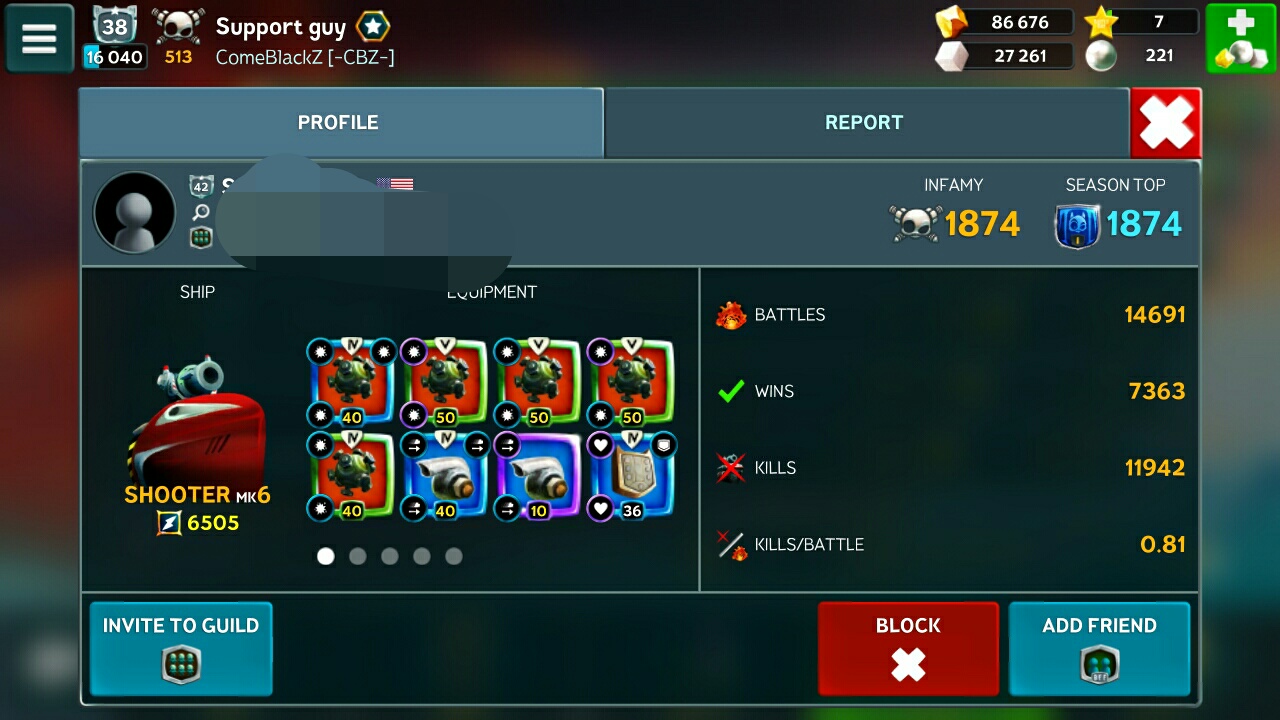
Task: View the player's avatar picture
Action: [x=134, y=212]
